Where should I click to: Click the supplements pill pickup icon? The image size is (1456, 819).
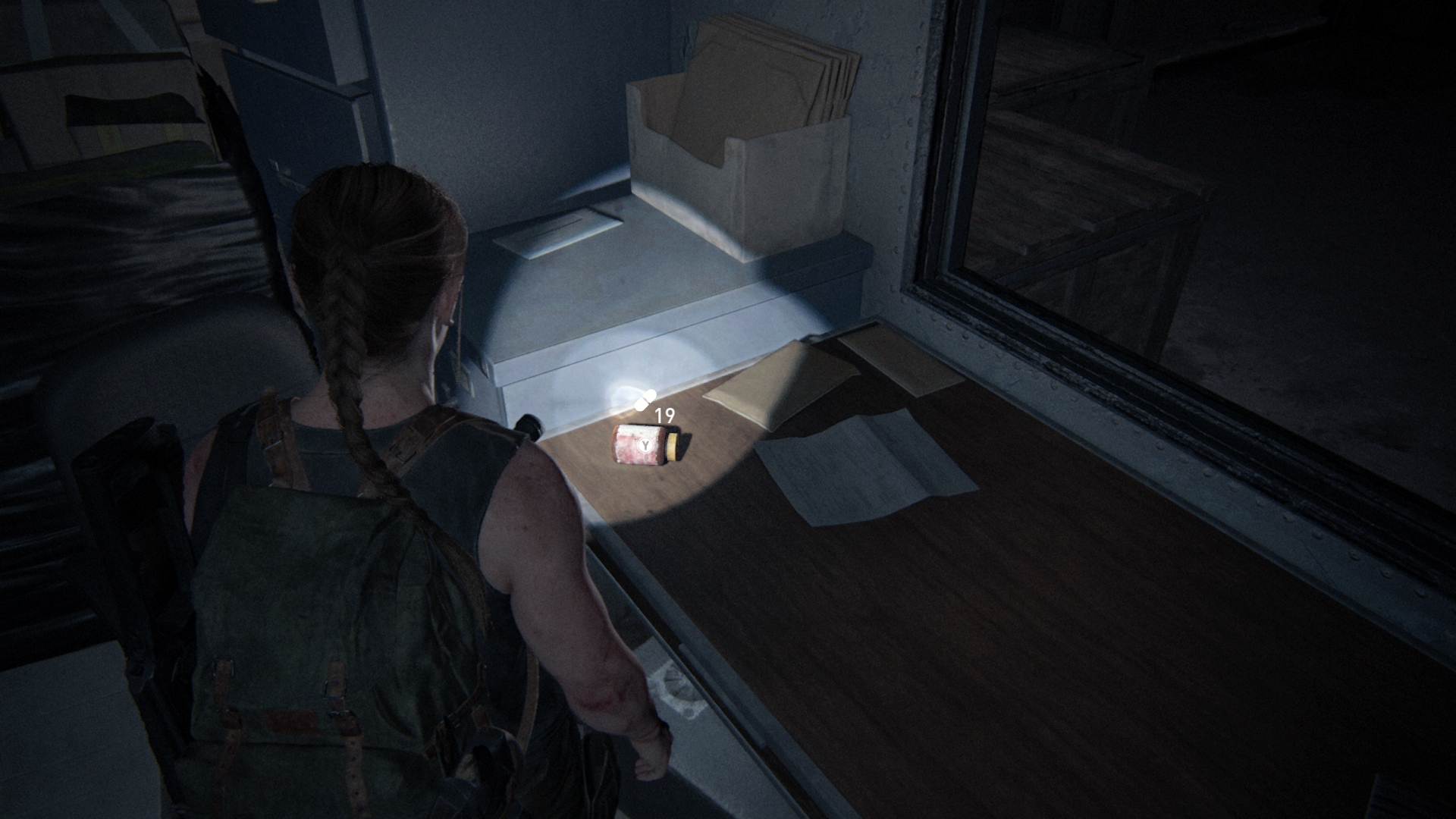645,400
